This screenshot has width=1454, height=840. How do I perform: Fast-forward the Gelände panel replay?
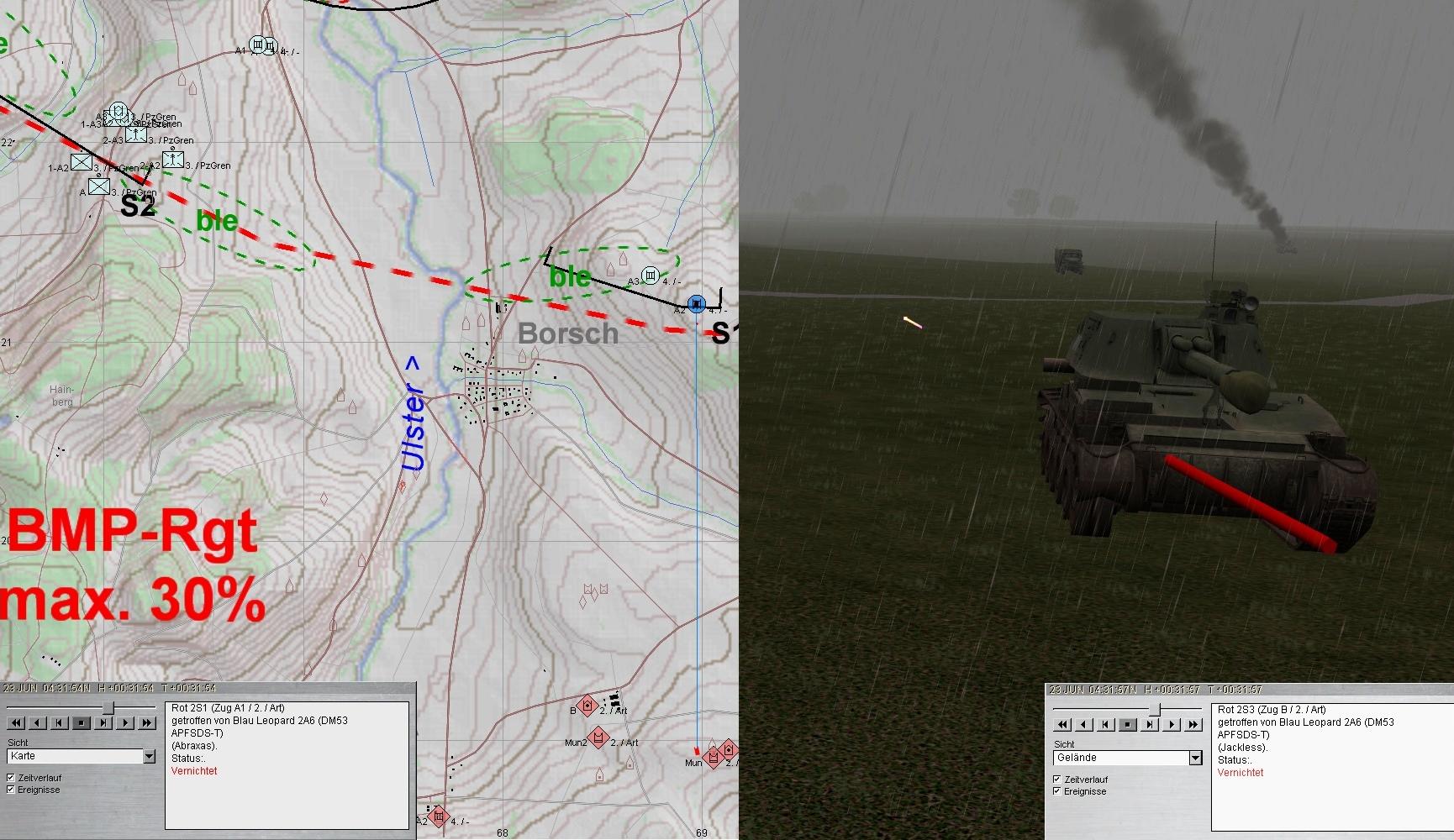click(1193, 724)
